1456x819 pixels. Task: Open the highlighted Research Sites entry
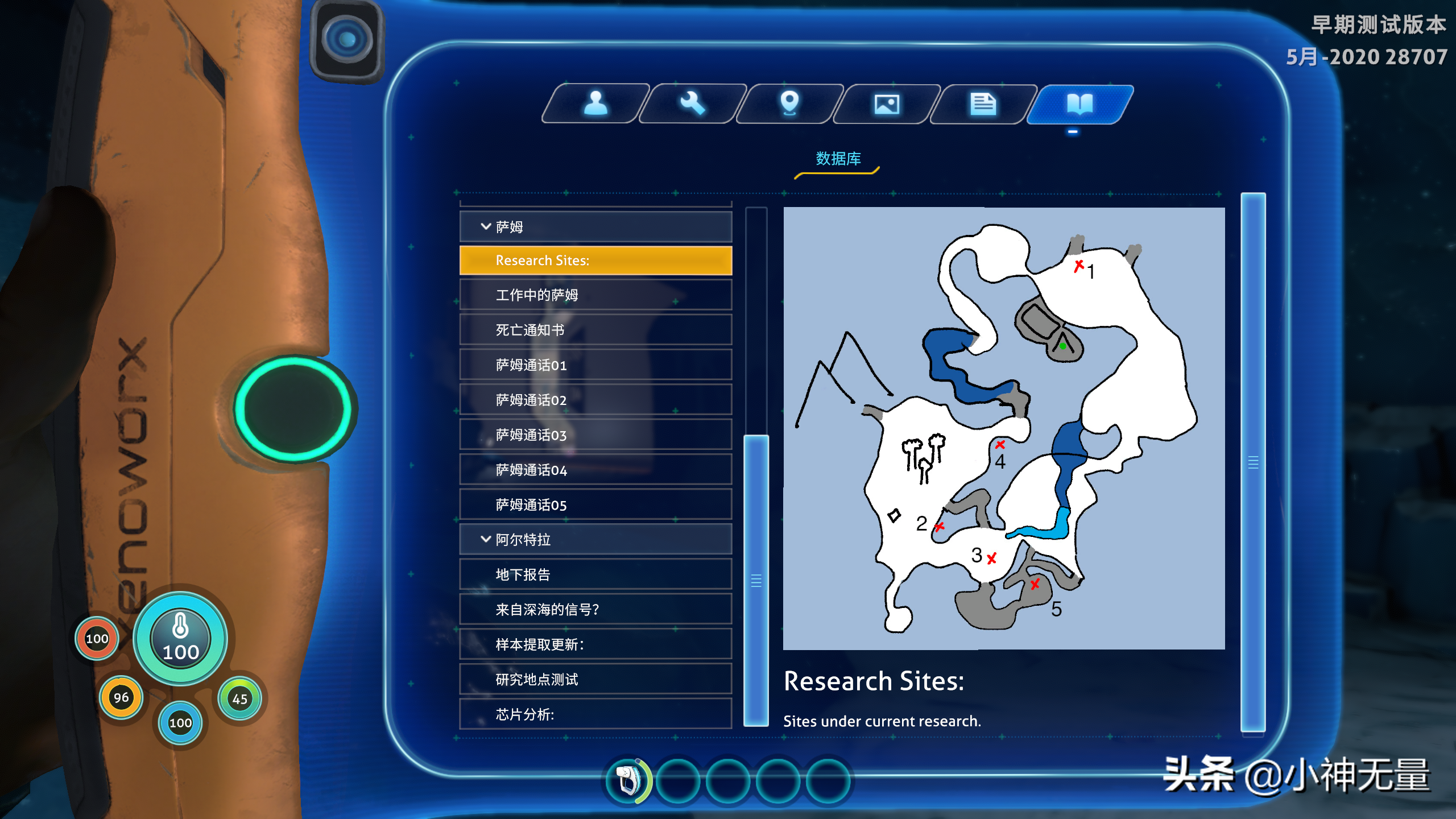[595, 260]
